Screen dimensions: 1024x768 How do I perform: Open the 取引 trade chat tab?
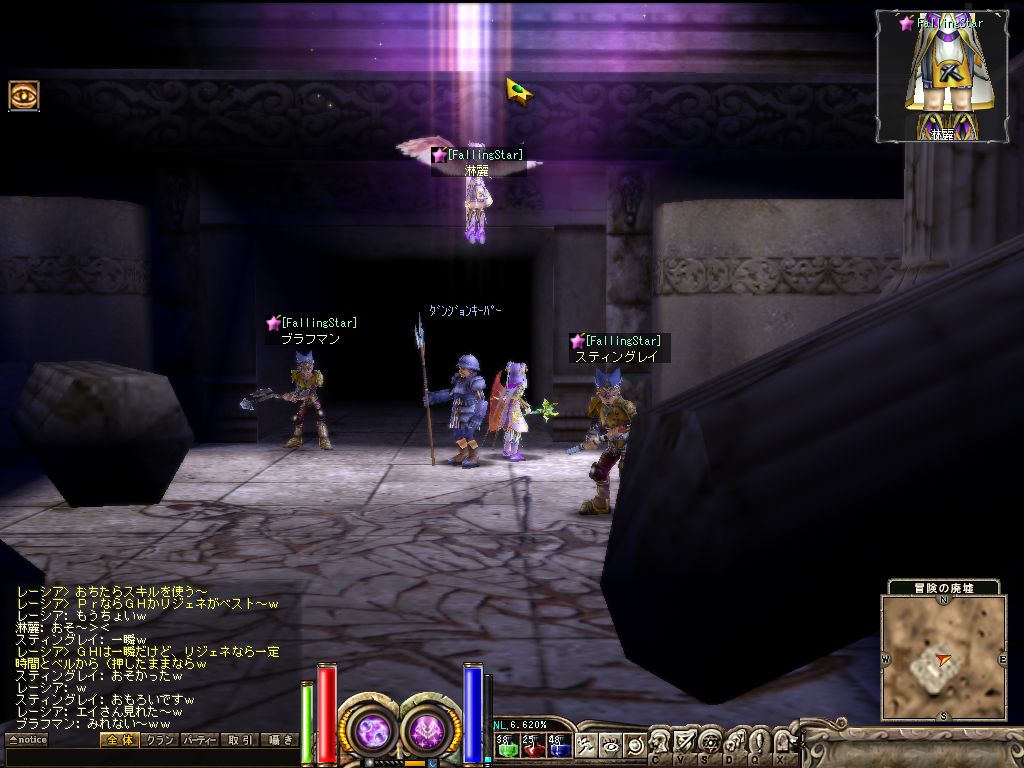coord(240,740)
